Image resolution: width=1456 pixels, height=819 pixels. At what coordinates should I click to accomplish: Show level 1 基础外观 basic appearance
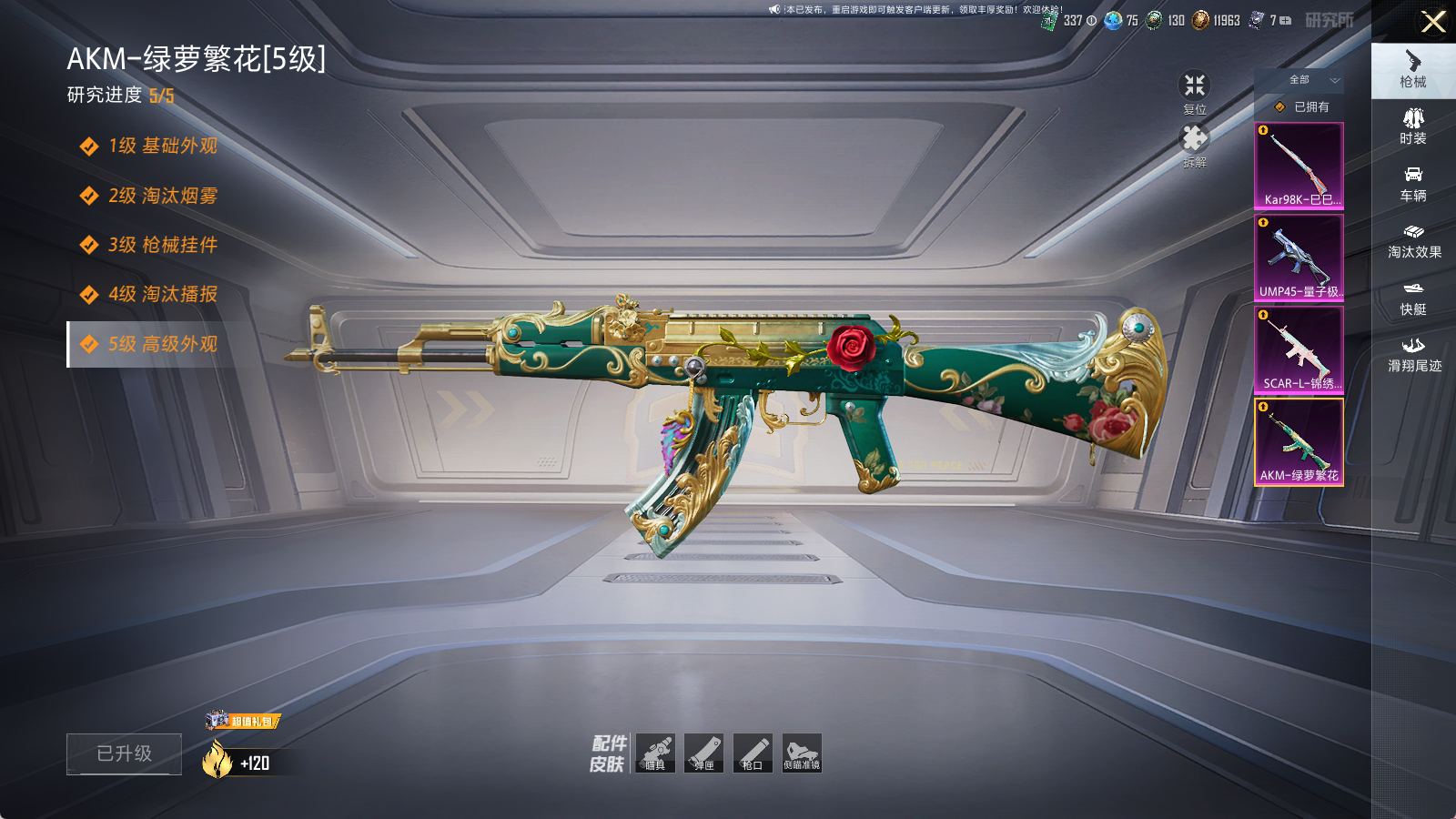162,147
